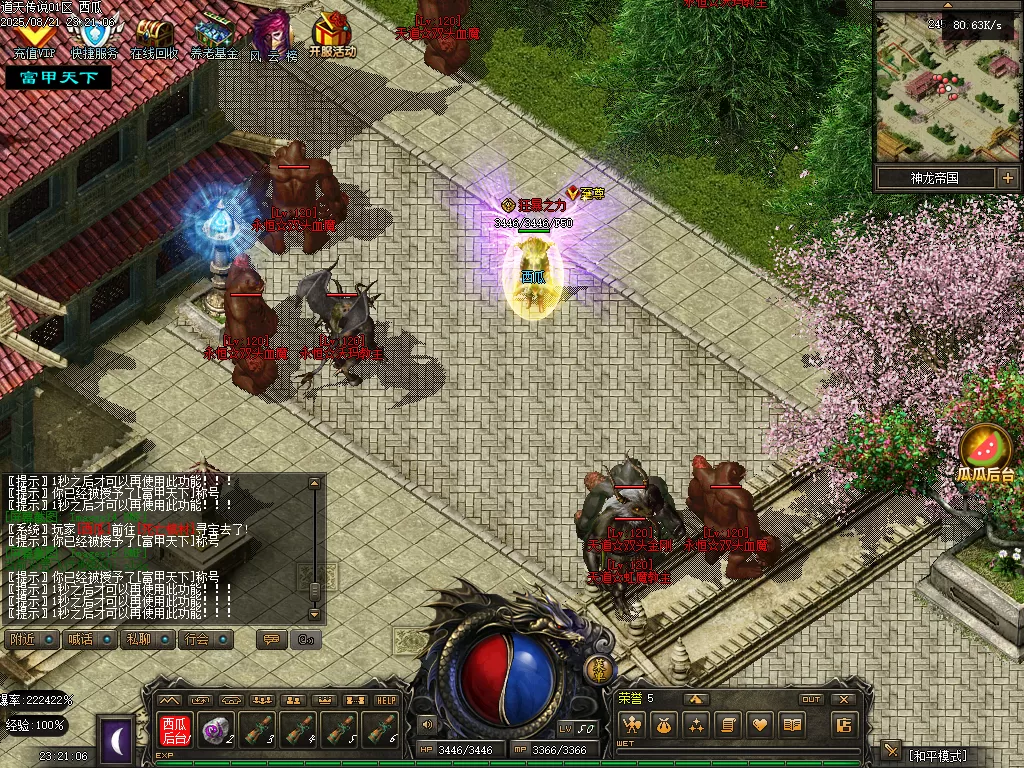Open the 风云榜 ranking board

pos(273,35)
